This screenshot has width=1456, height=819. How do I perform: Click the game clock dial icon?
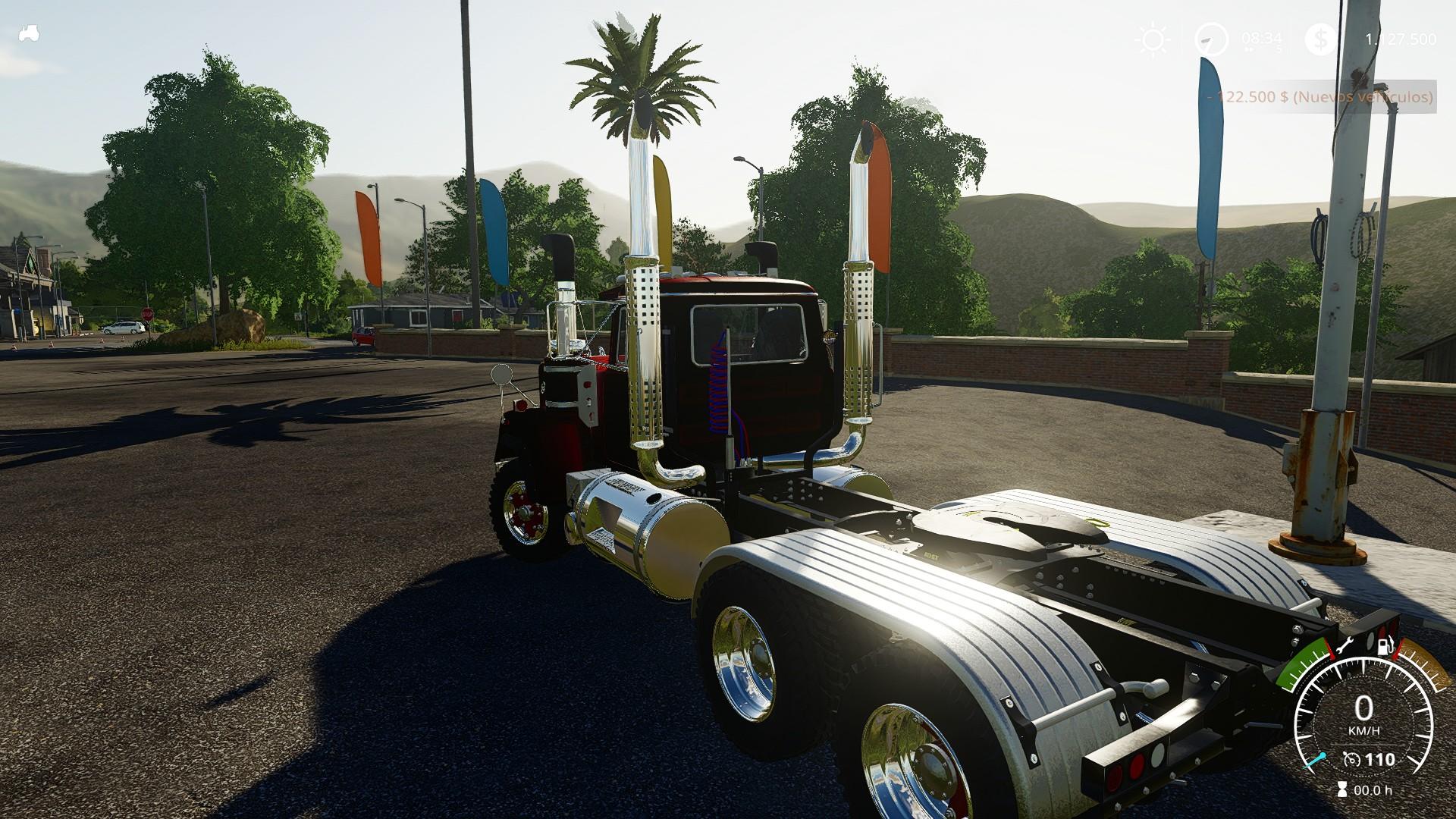[x=1211, y=39]
